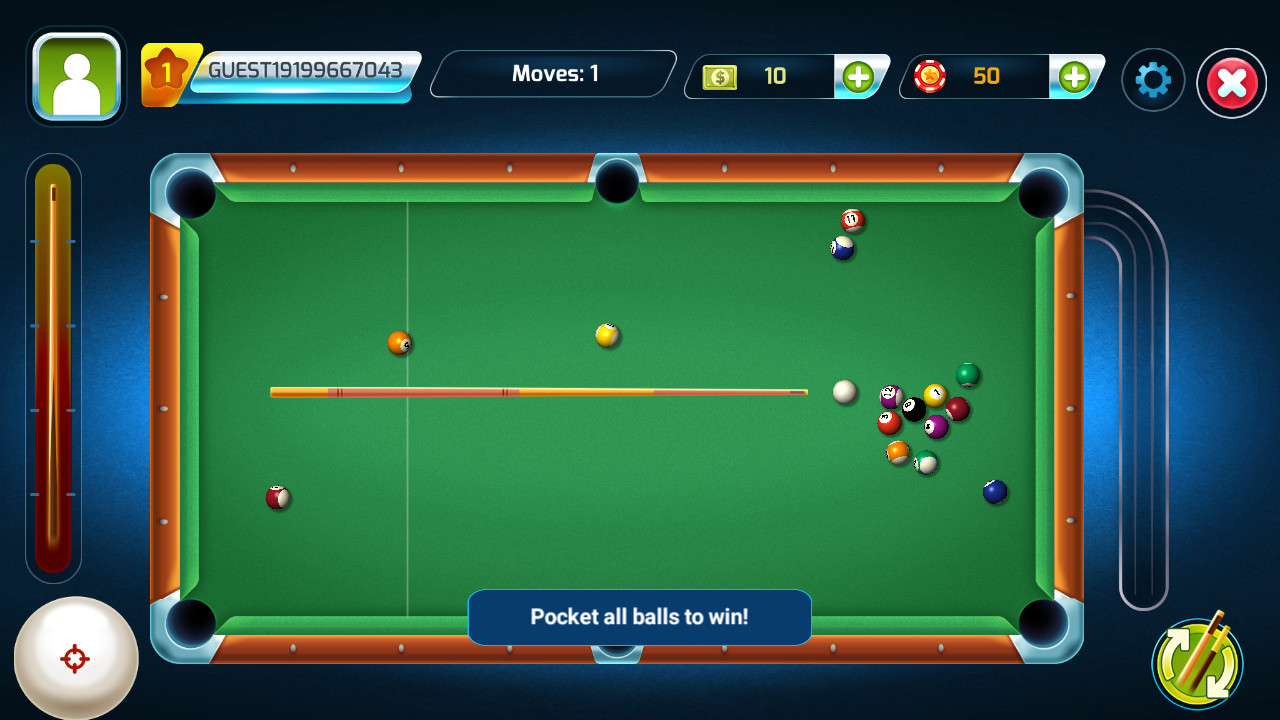Click the Moves counter banner
The width and height of the screenshot is (1280, 720).
(552, 73)
